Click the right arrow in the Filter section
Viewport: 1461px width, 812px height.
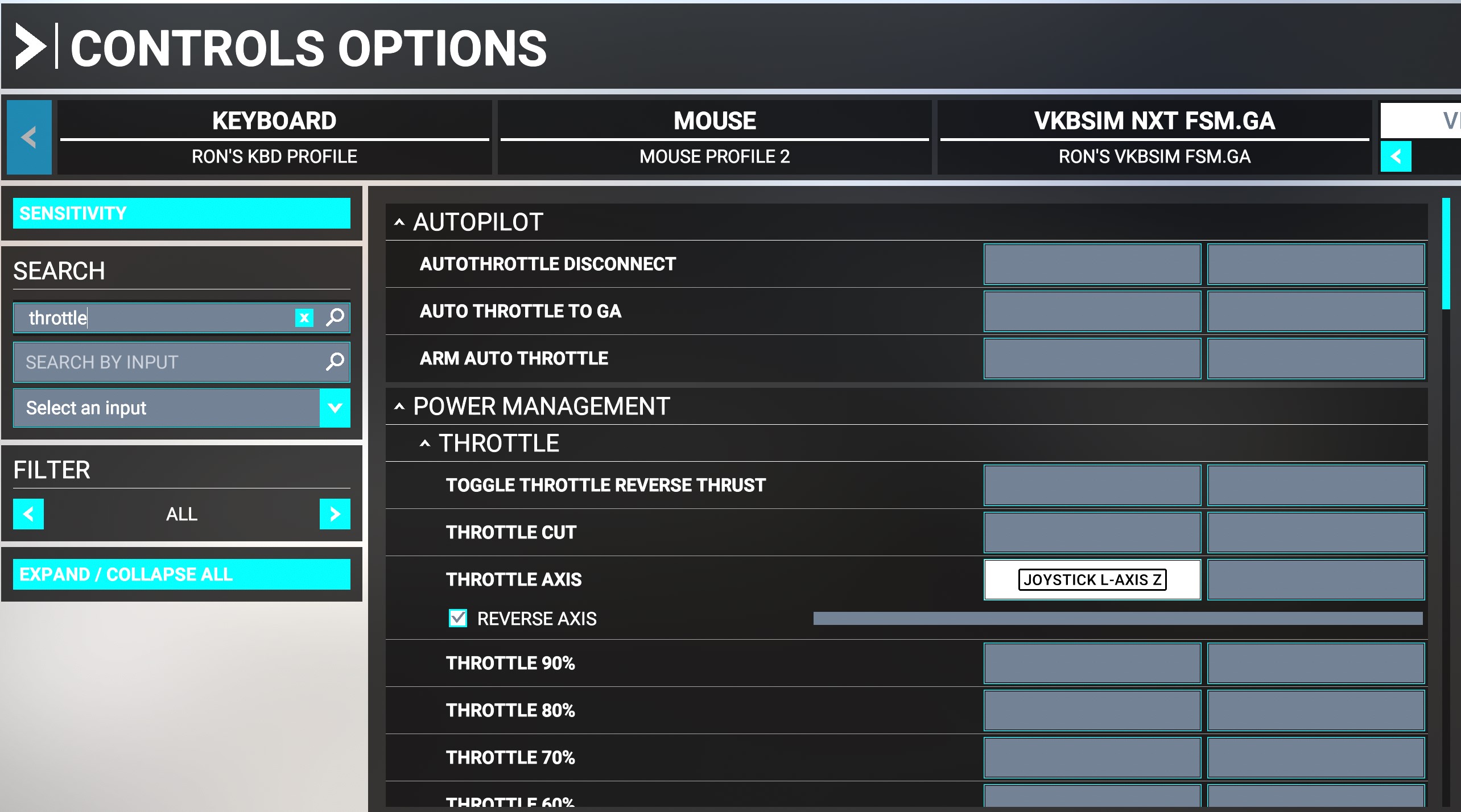point(335,514)
